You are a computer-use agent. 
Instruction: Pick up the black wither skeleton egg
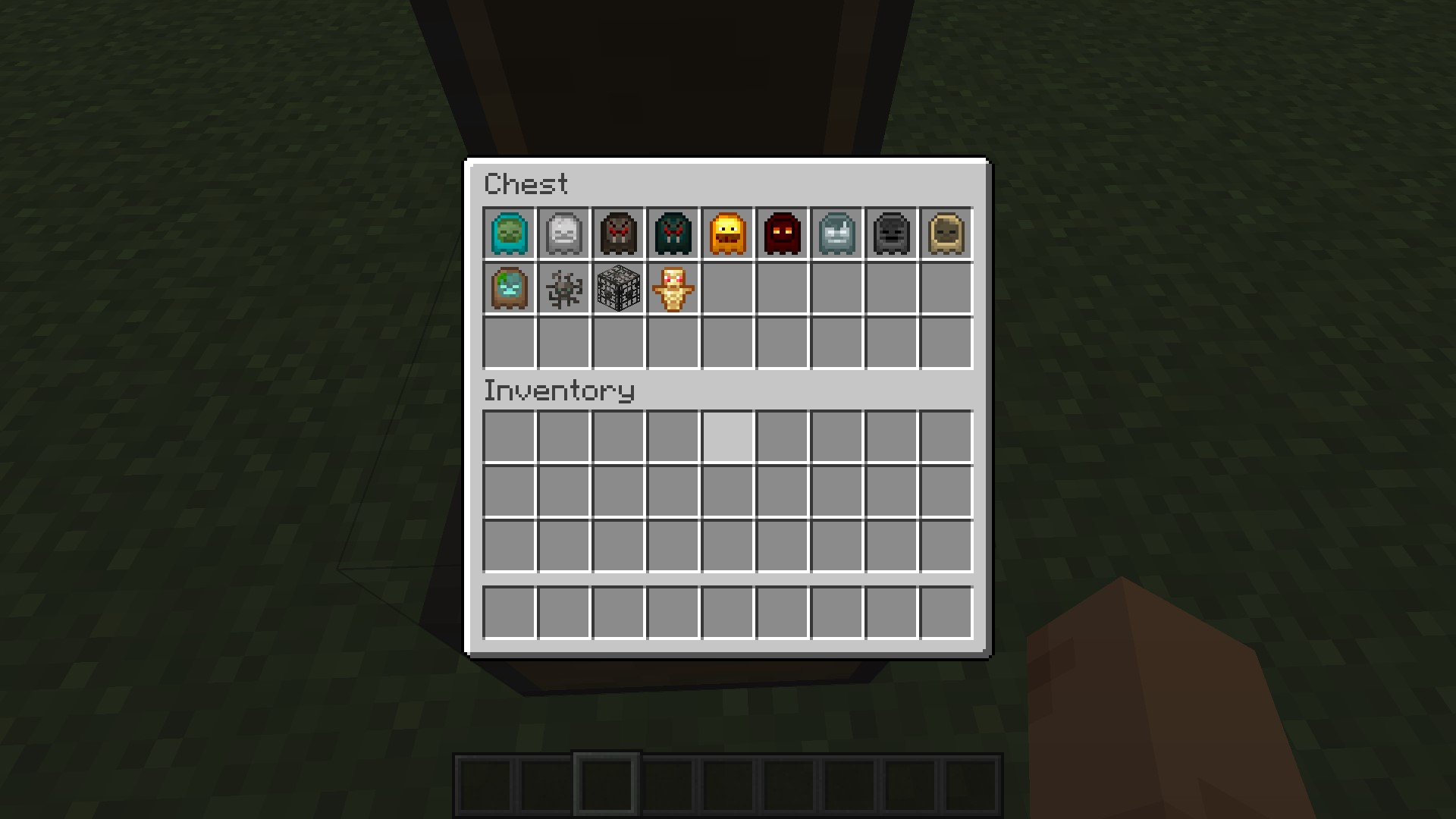pos(892,233)
